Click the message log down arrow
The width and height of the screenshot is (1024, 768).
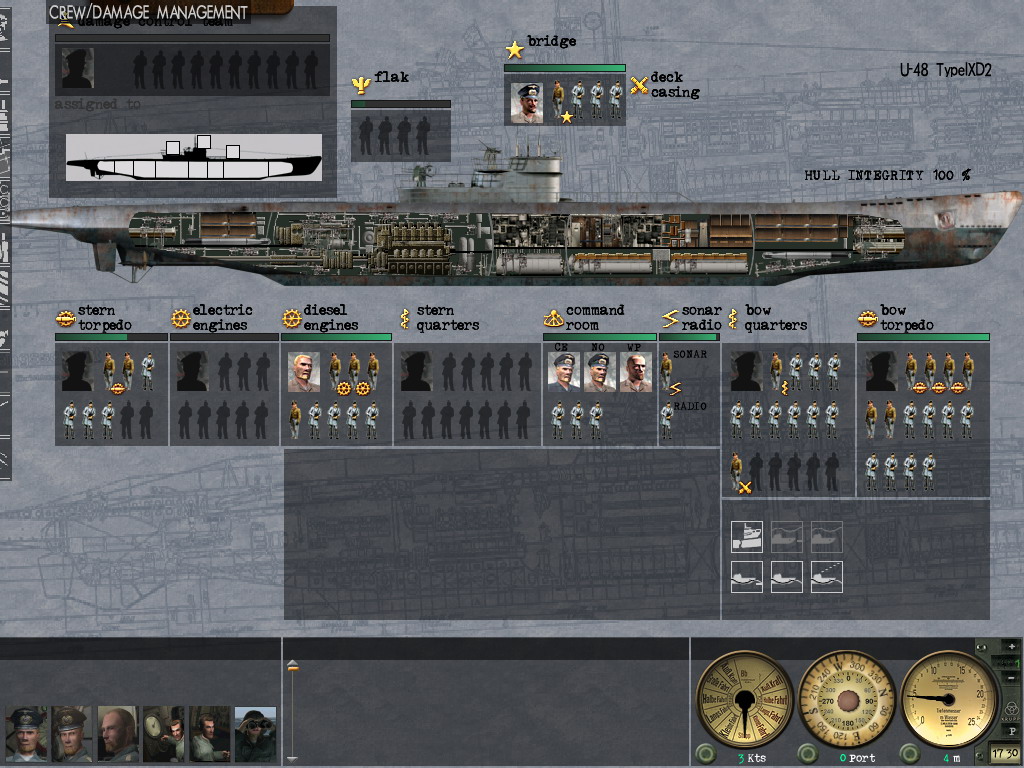(x=292, y=759)
